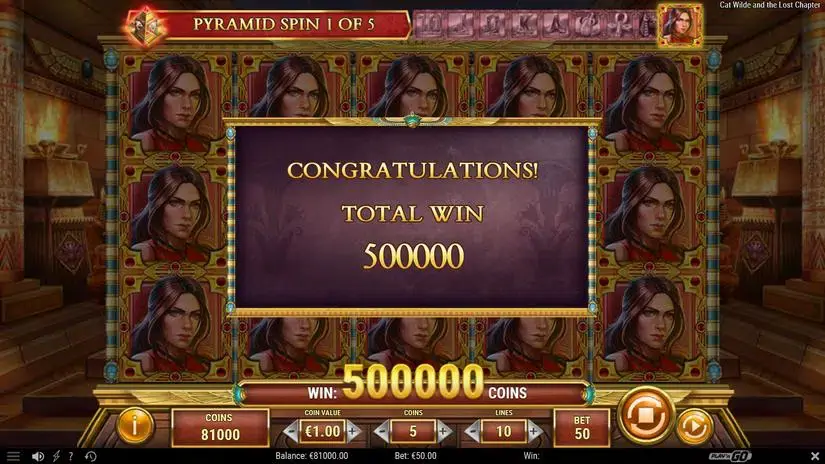825x464 pixels.
Task: Add more lines
Action: (533, 432)
